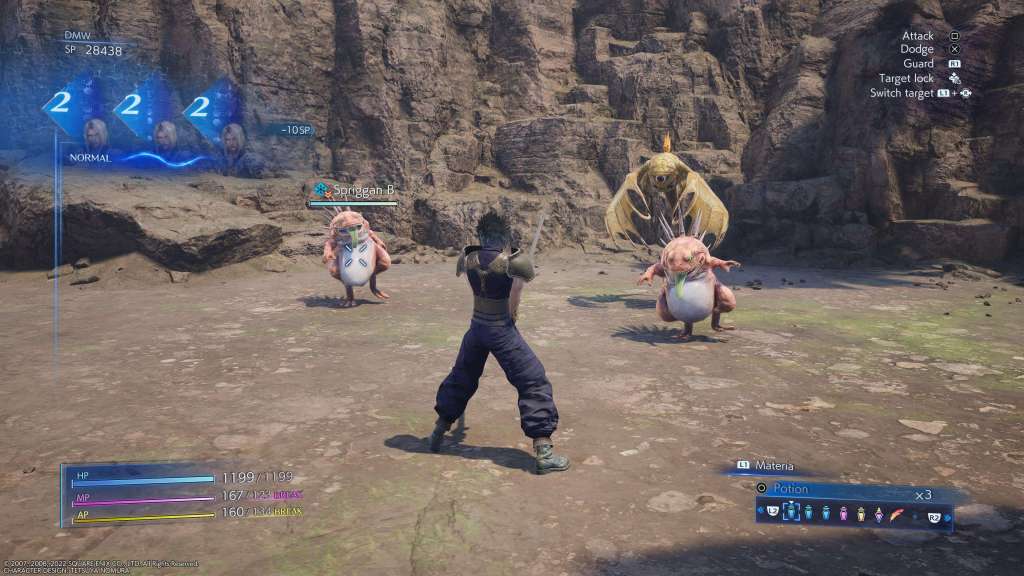
Task: Choose the pink bottle item
Action: click(x=843, y=513)
